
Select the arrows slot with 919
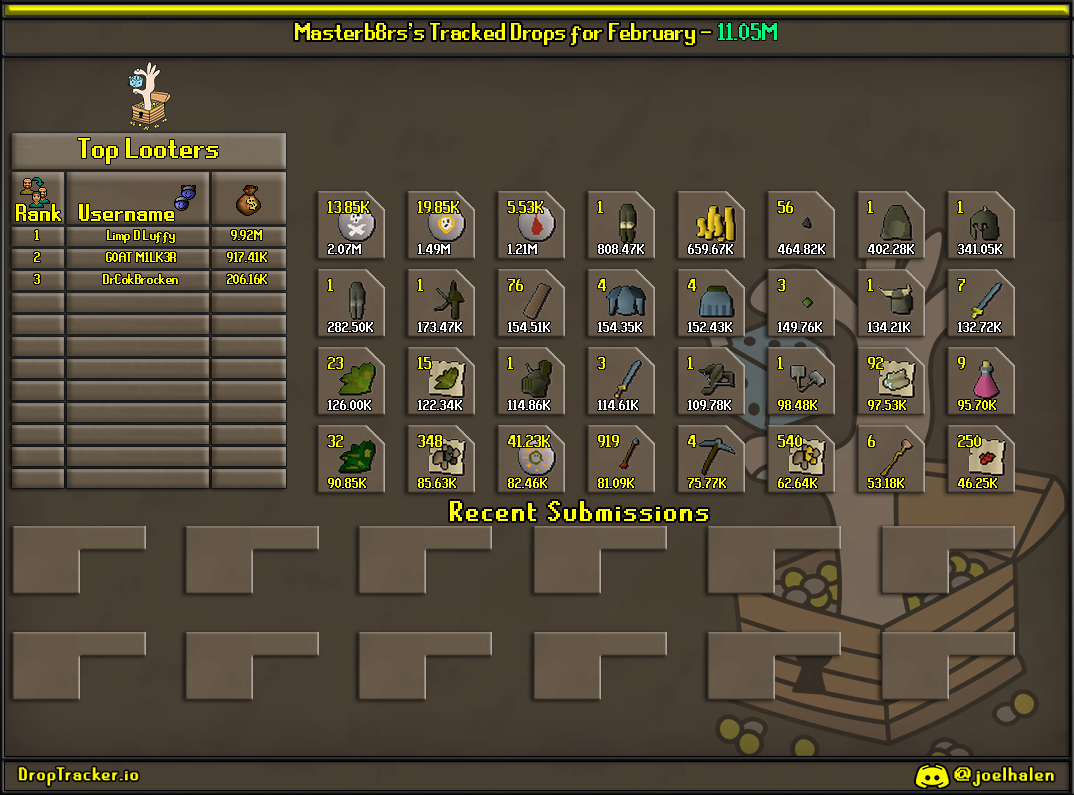pos(621,459)
